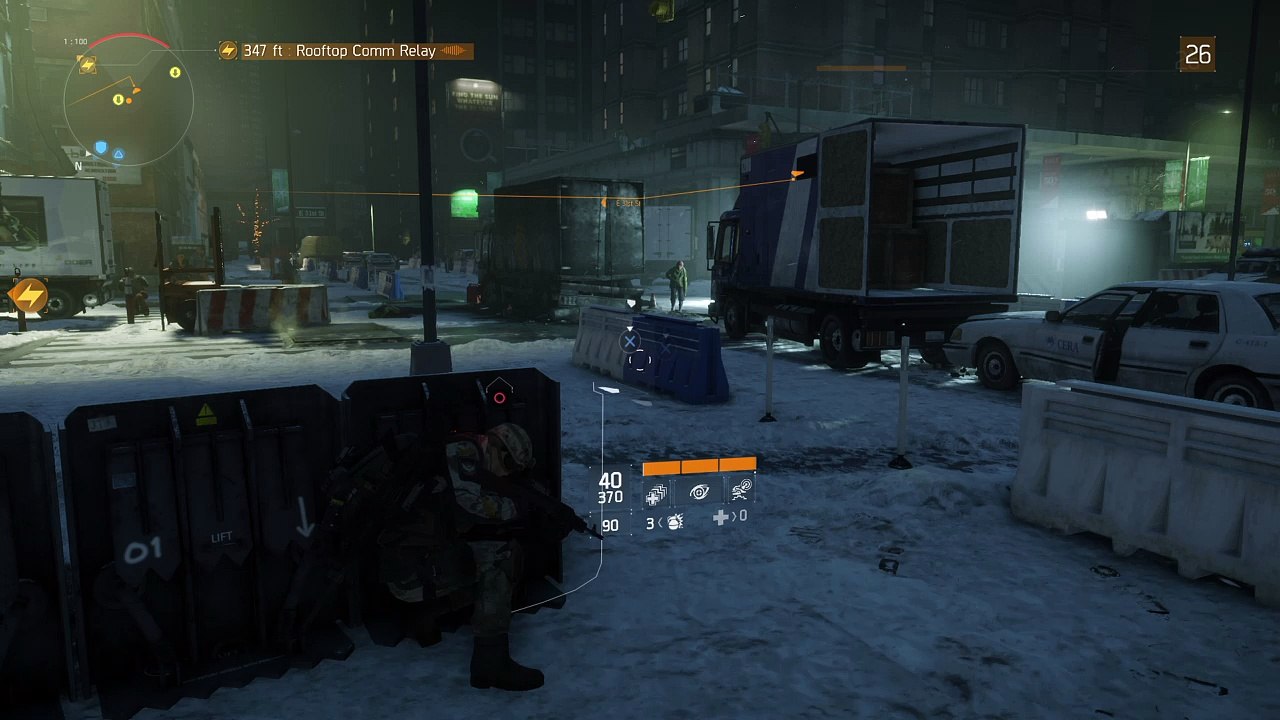Trigger the running figure signature skill
The width and height of the screenshot is (1280, 720).
pos(740,490)
